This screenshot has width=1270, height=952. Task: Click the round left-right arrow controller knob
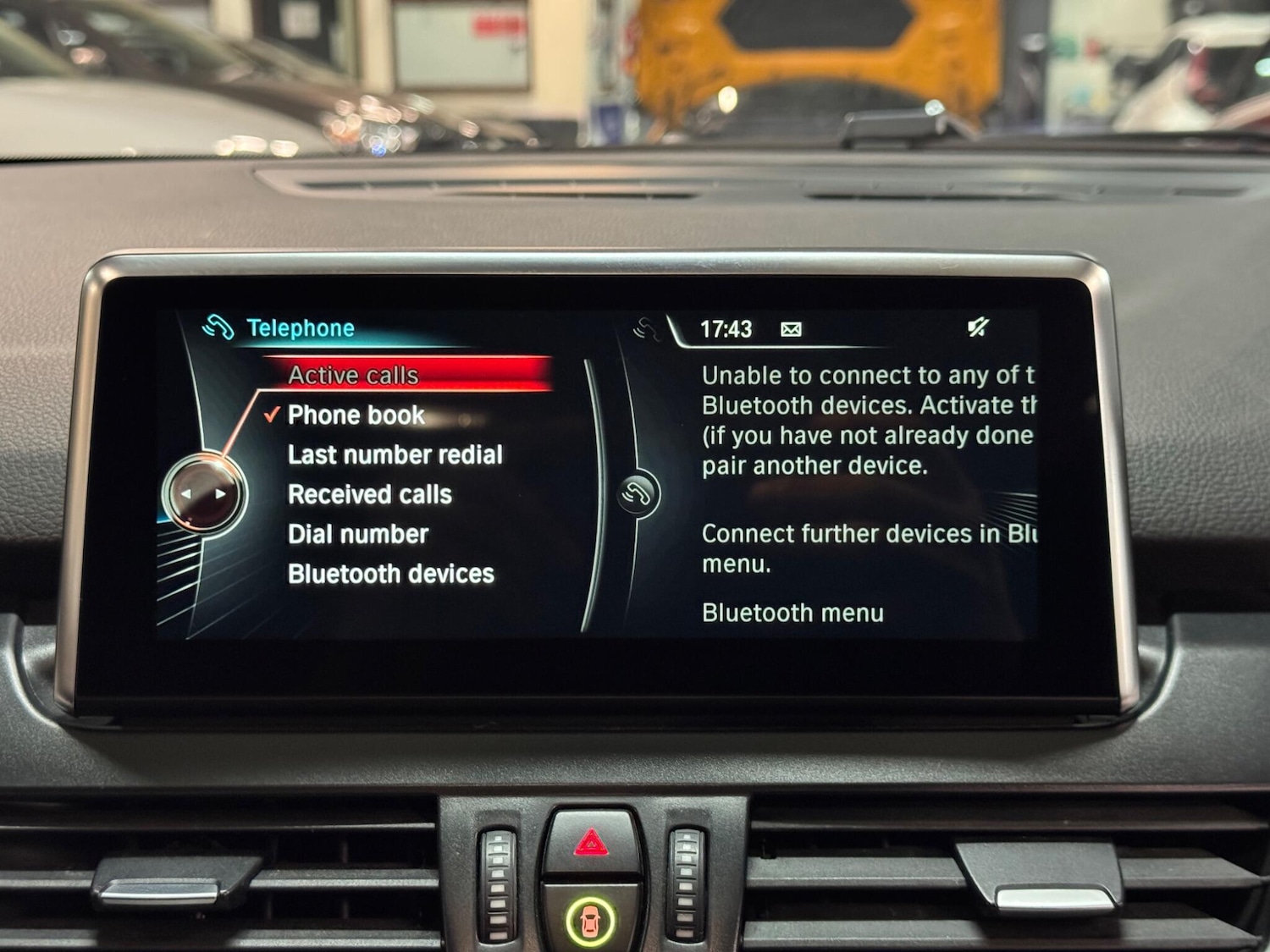(203, 494)
